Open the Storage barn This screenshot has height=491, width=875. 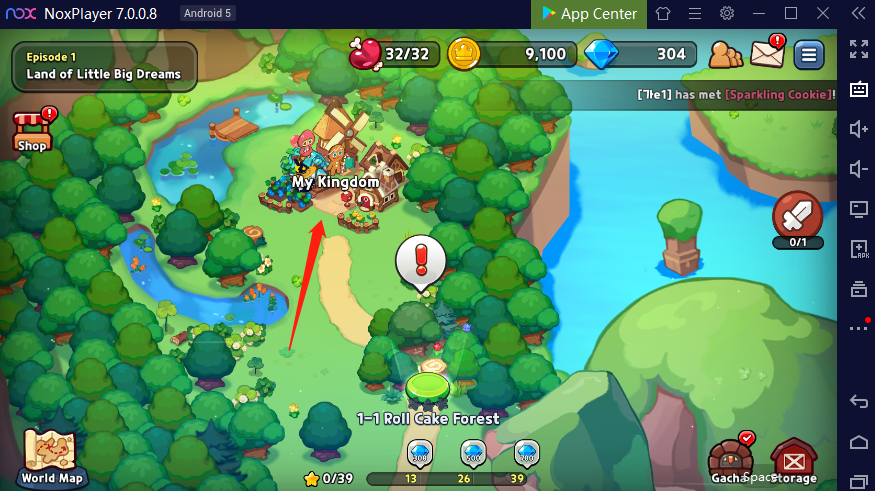(x=793, y=460)
